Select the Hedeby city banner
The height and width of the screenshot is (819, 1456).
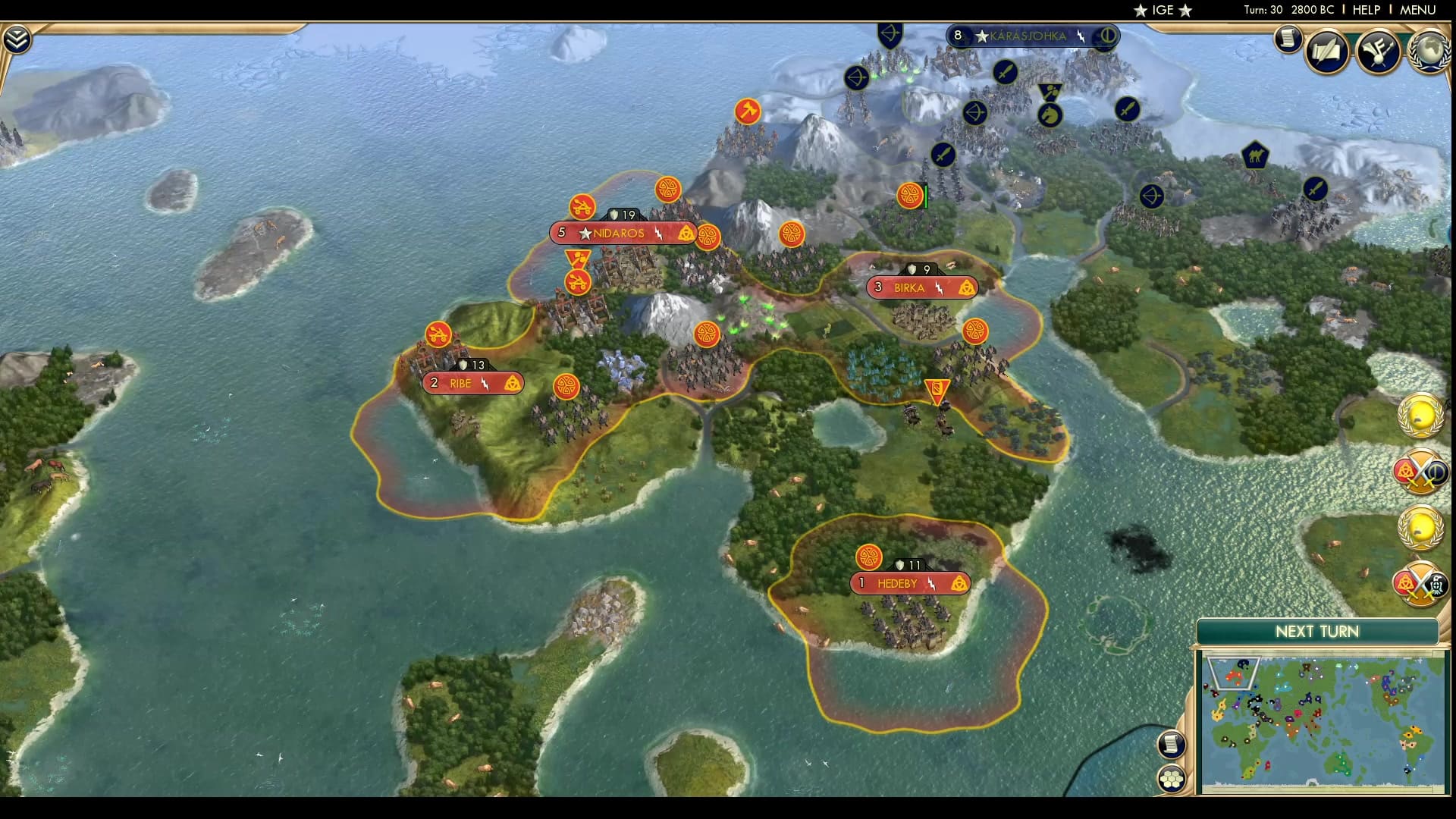click(908, 582)
